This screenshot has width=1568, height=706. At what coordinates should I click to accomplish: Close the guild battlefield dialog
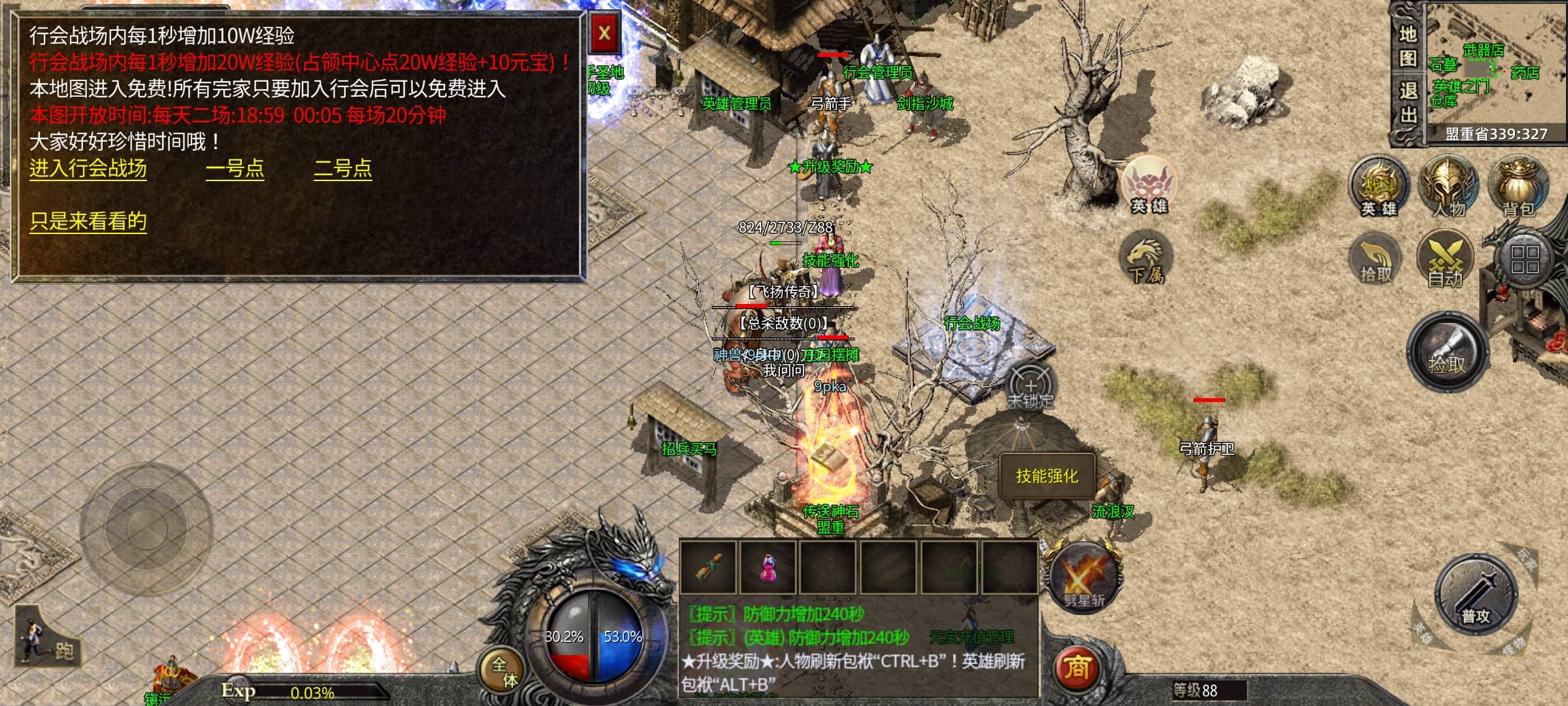pyautogui.click(x=604, y=33)
